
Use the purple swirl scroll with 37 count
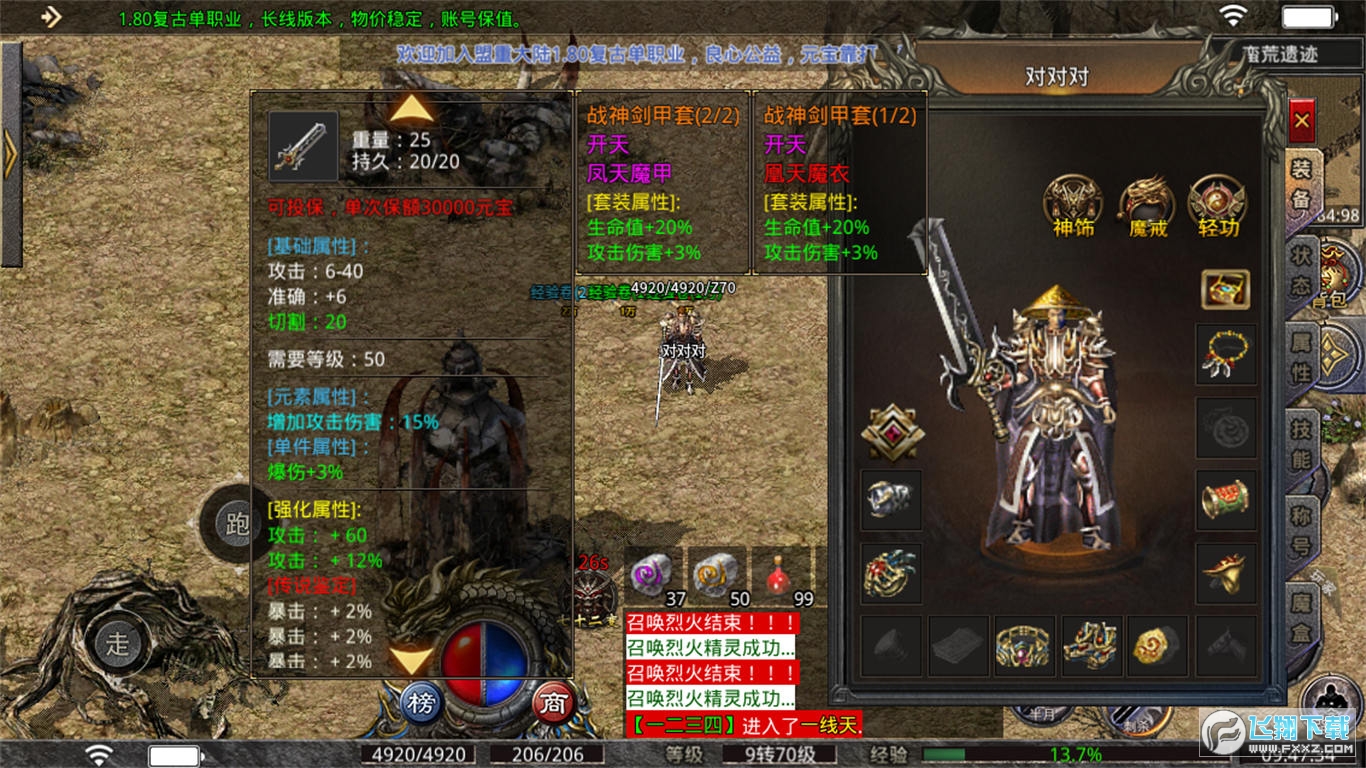point(654,577)
